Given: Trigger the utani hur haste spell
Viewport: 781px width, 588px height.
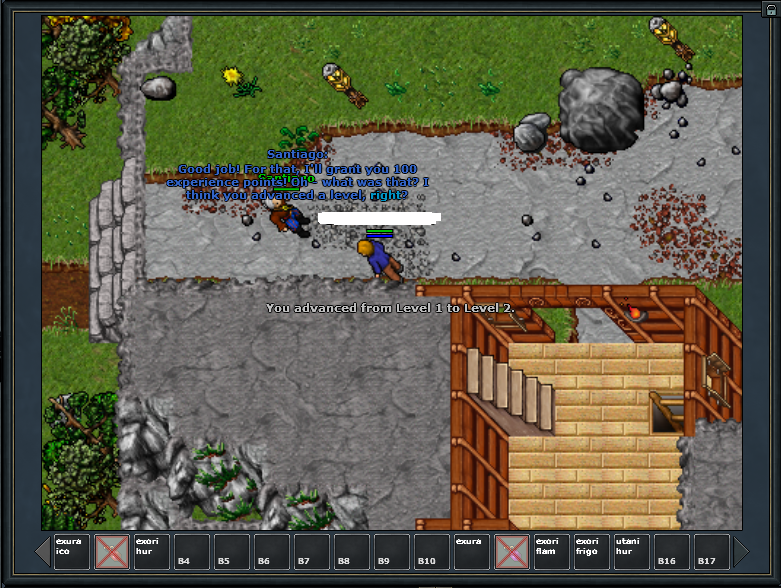Looking at the screenshot, I should (631, 552).
